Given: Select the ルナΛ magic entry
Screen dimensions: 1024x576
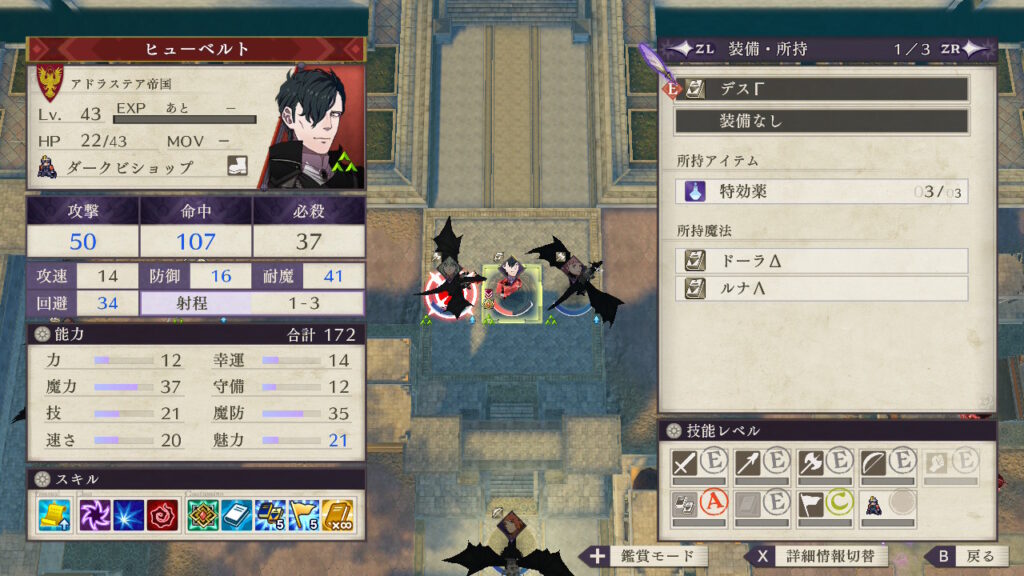Looking at the screenshot, I should coord(821,289).
